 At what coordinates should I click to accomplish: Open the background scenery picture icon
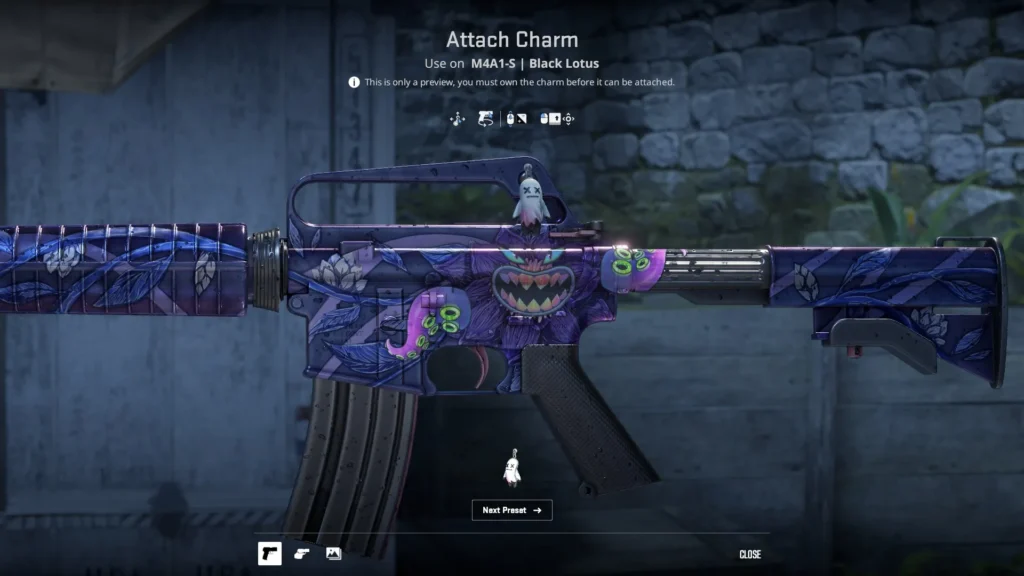click(333, 553)
